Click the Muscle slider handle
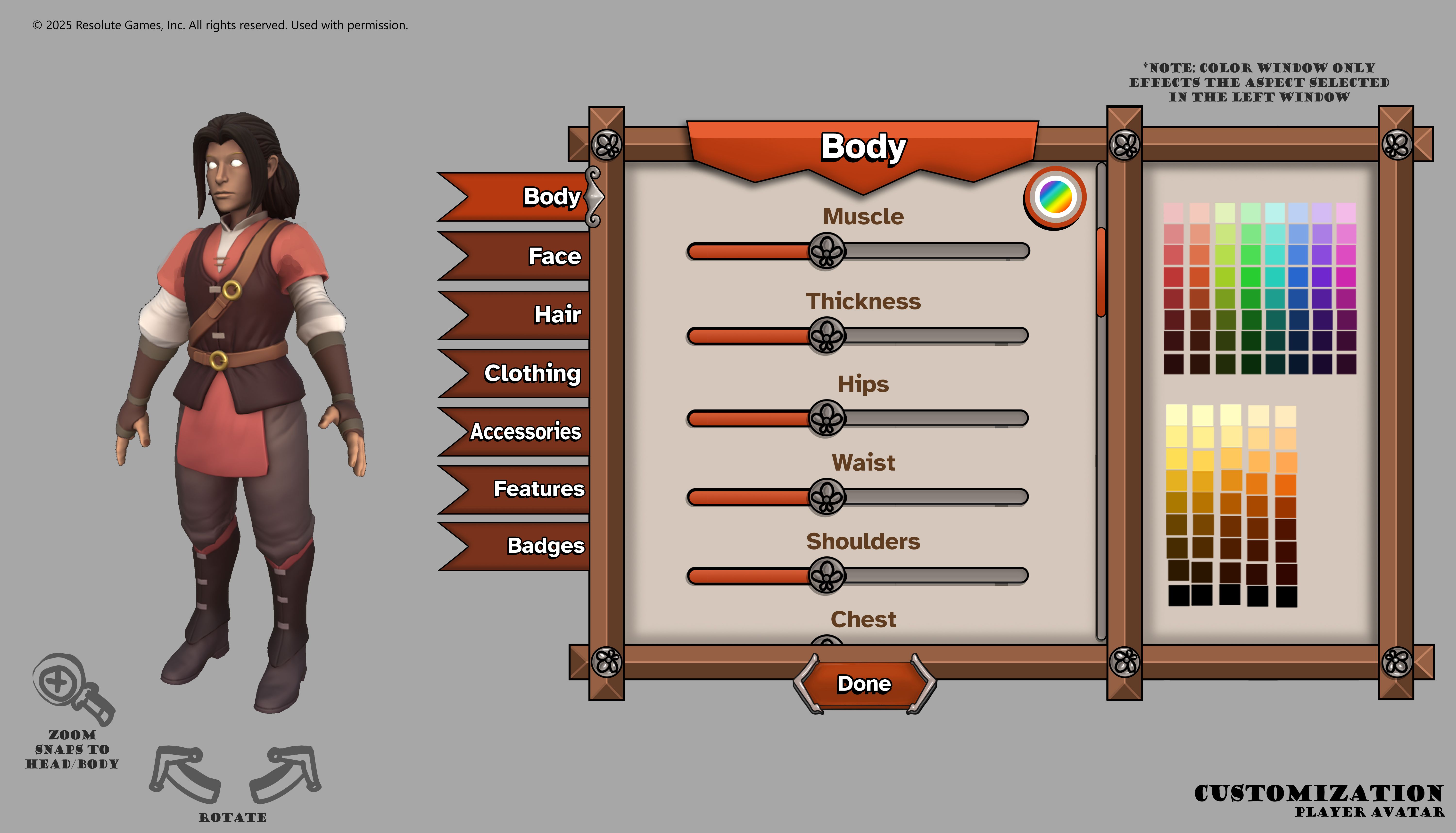 coord(826,251)
